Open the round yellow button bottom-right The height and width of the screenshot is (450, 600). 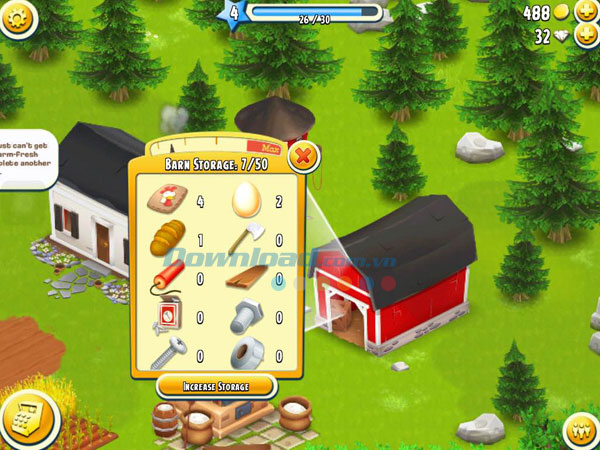tap(581, 430)
